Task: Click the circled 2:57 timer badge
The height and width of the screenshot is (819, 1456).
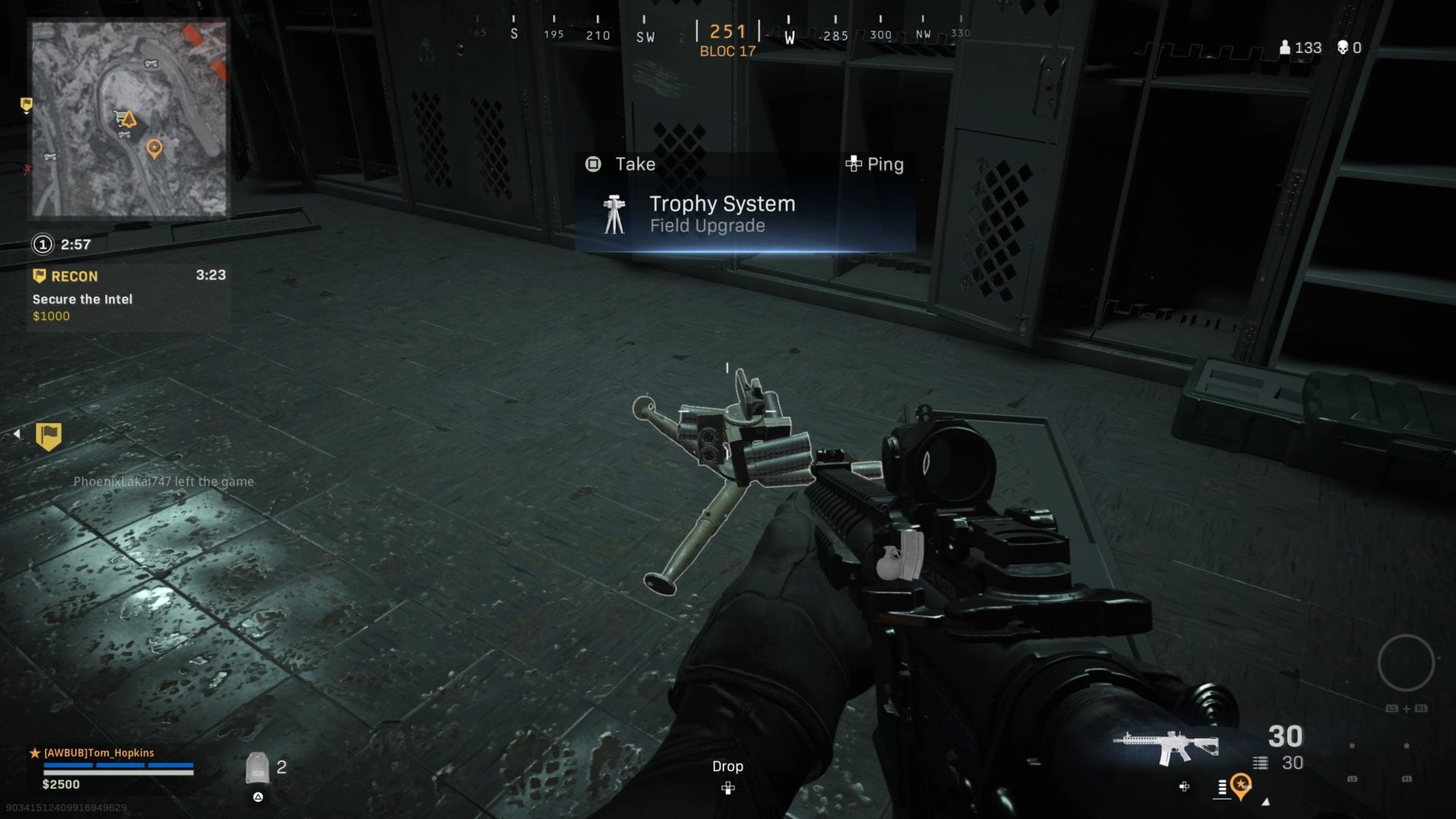Action: coord(42,245)
